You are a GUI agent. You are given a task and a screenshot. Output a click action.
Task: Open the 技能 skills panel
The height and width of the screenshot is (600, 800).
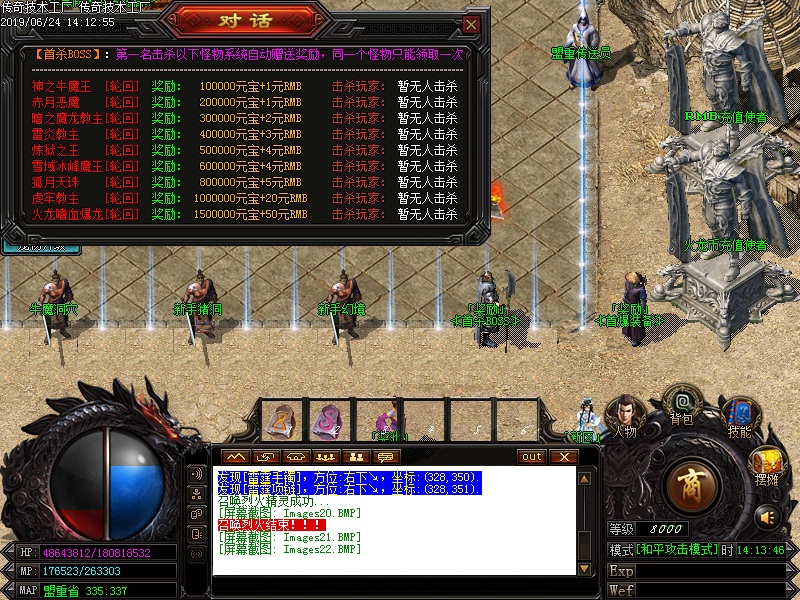[738, 413]
